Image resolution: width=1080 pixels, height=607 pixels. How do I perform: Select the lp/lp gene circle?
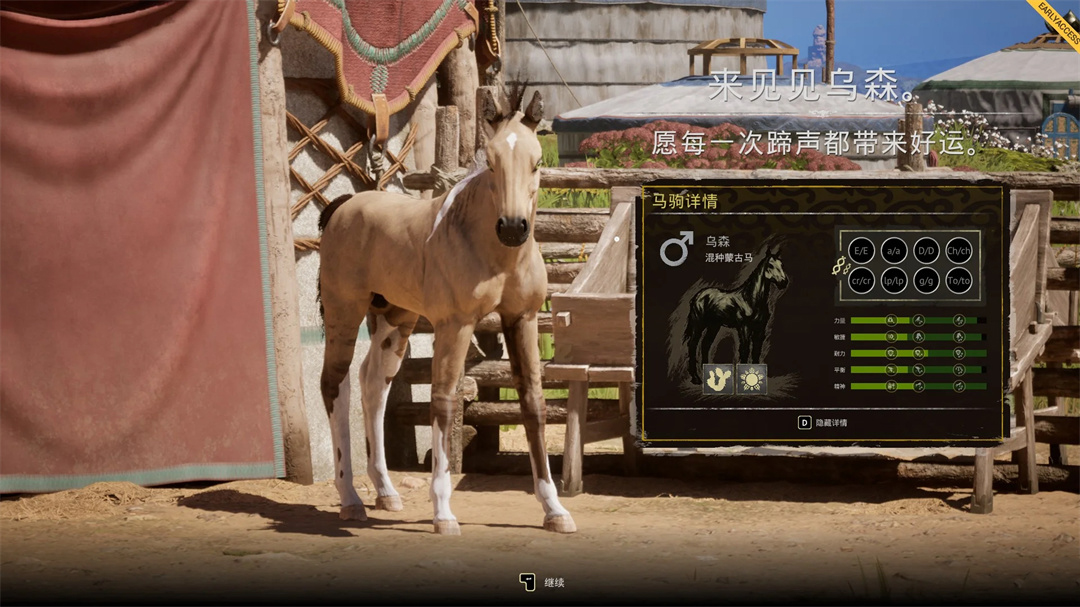tap(894, 281)
